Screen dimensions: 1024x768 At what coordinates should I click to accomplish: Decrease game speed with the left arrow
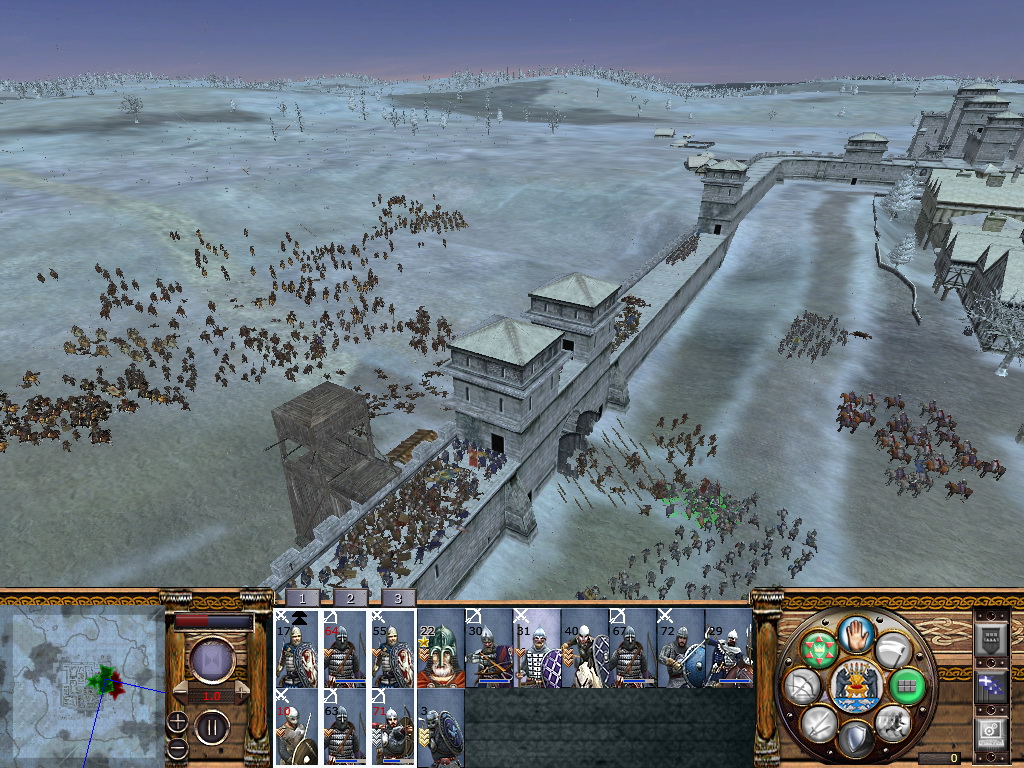(182, 694)
